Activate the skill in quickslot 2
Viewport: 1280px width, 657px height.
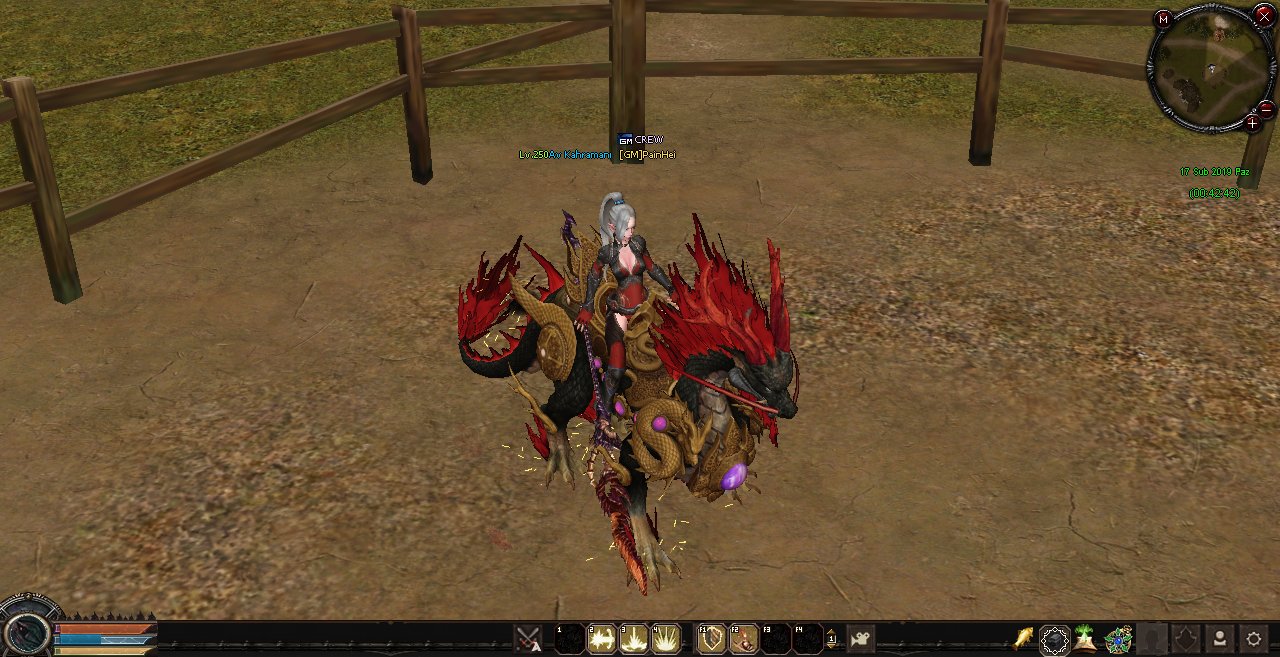tap(602, 638)
